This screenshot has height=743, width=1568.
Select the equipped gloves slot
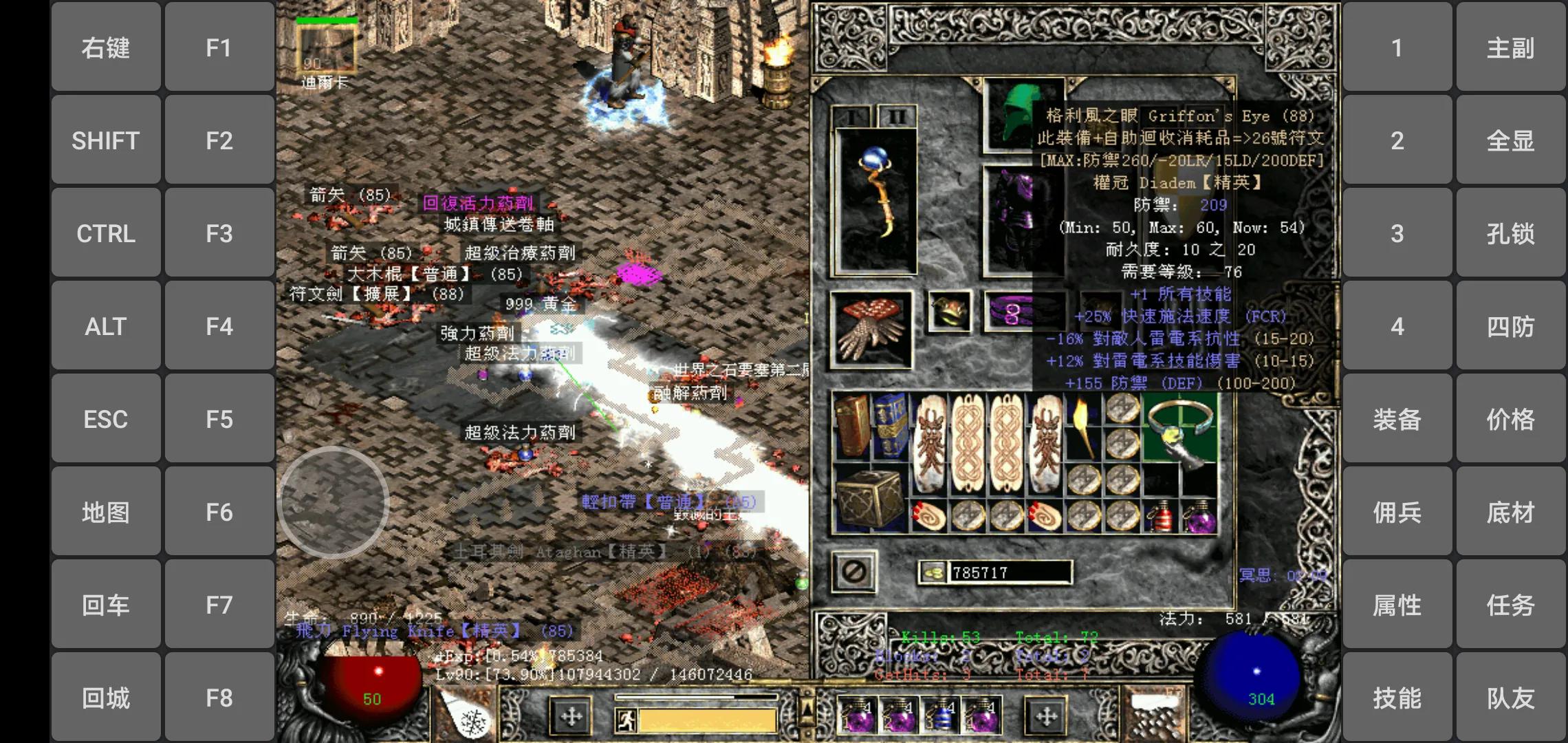click(x=871, y=330)
